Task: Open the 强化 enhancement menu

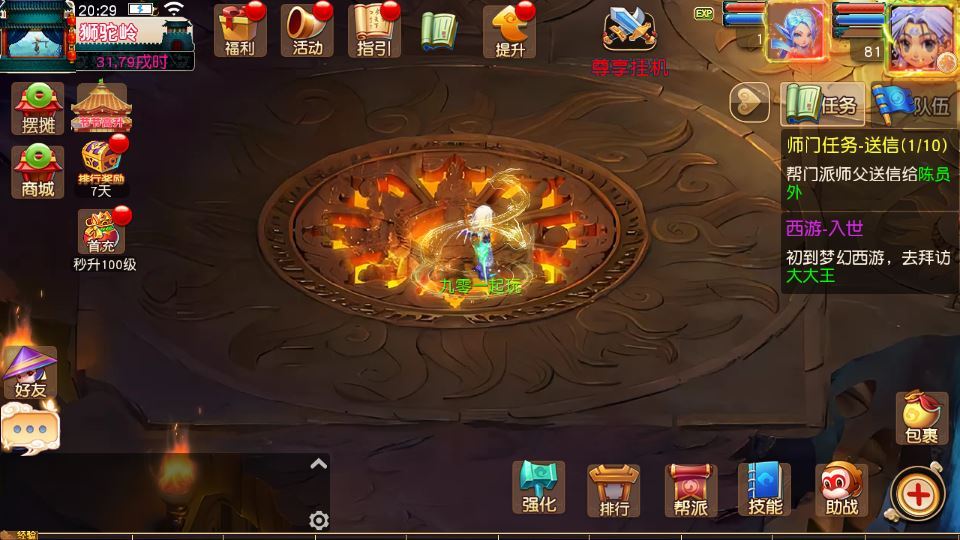Action: 538,487
